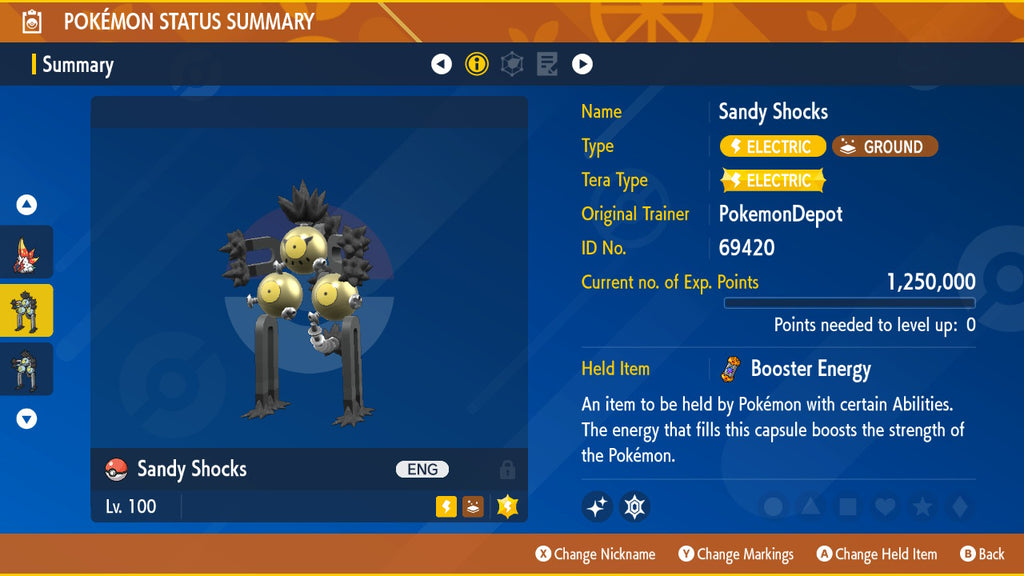Click the snowflake-shaped mark icon

coord(635,507)
